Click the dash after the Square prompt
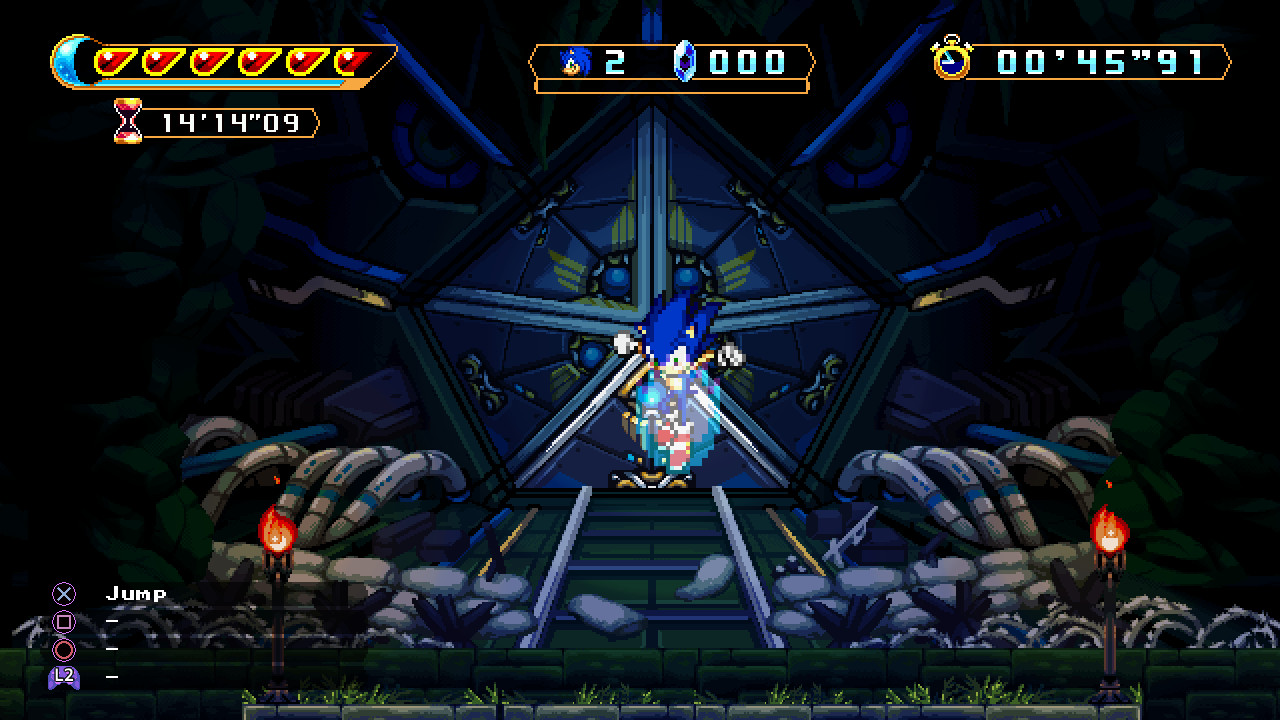1280x720 pixels. (x=110, y=621)
